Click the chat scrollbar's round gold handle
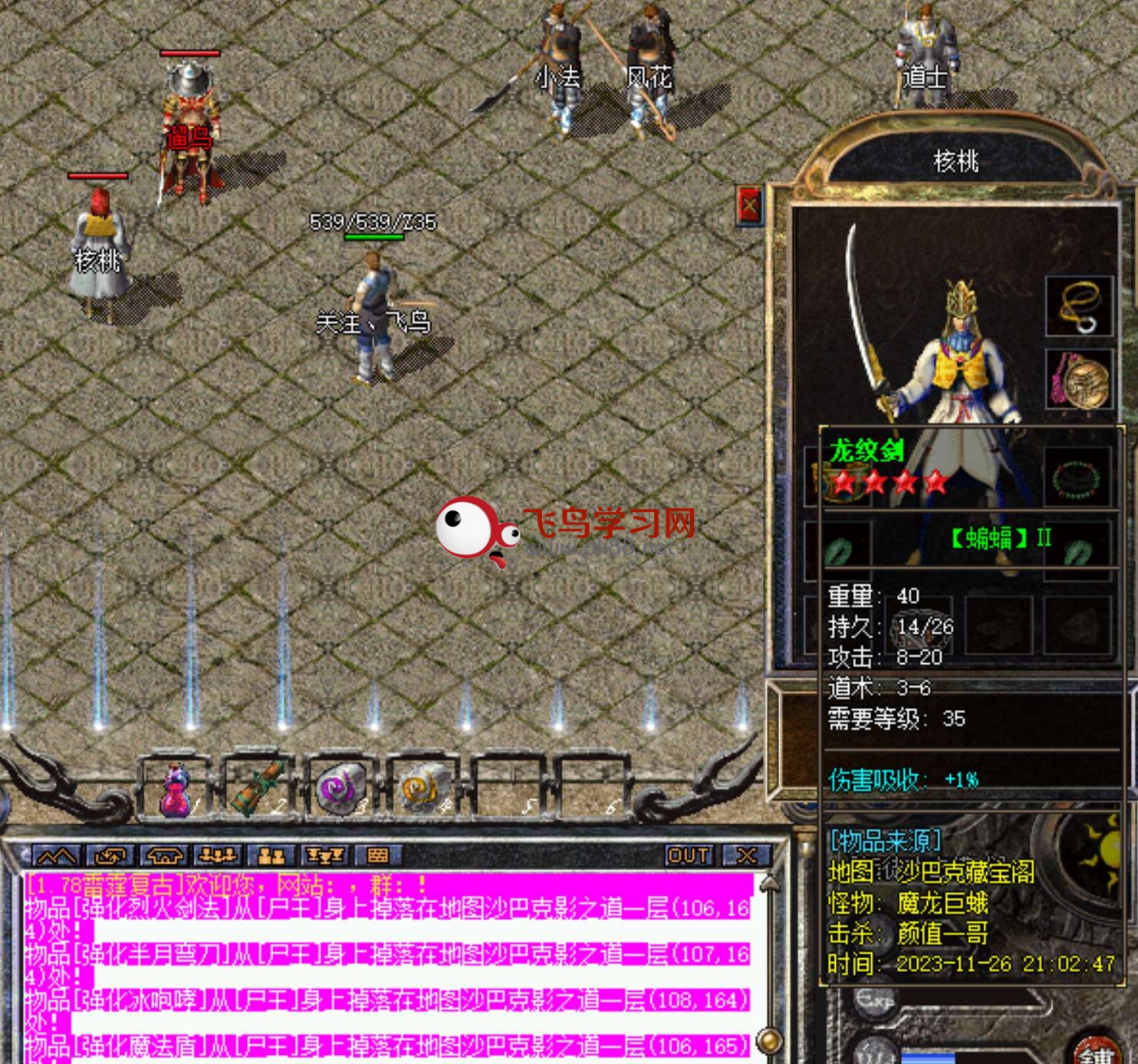The width and height of the screenshot is (1138, 1064). coord(768,1040)
